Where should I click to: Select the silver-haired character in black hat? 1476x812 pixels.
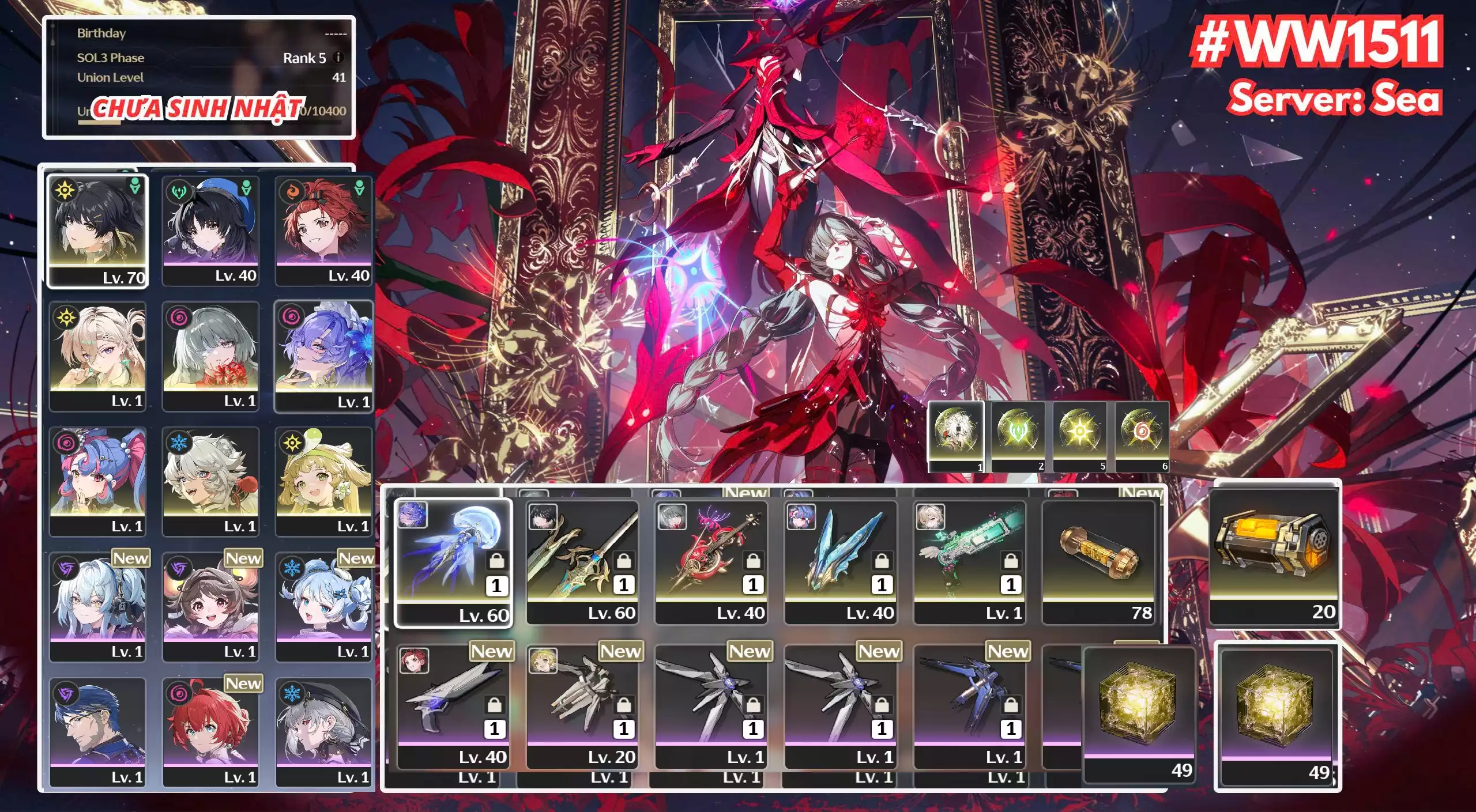[323, 732]
